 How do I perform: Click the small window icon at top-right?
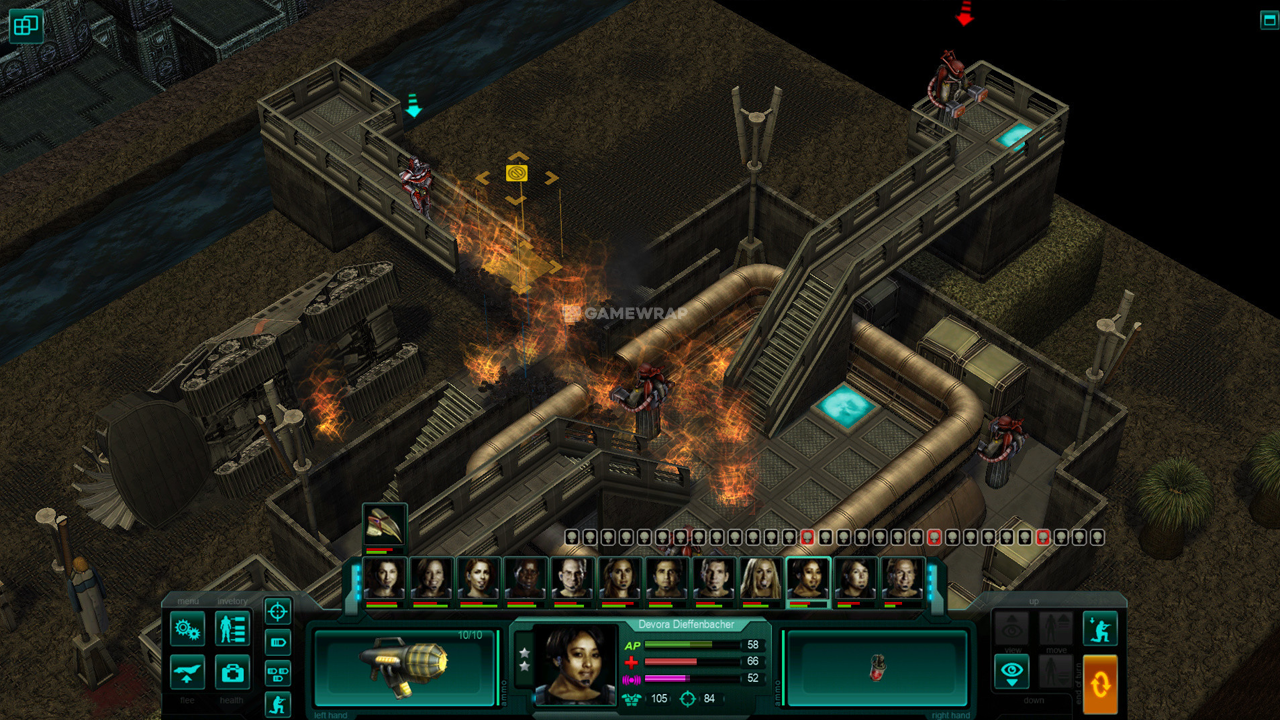click(x=1269, y=20)
